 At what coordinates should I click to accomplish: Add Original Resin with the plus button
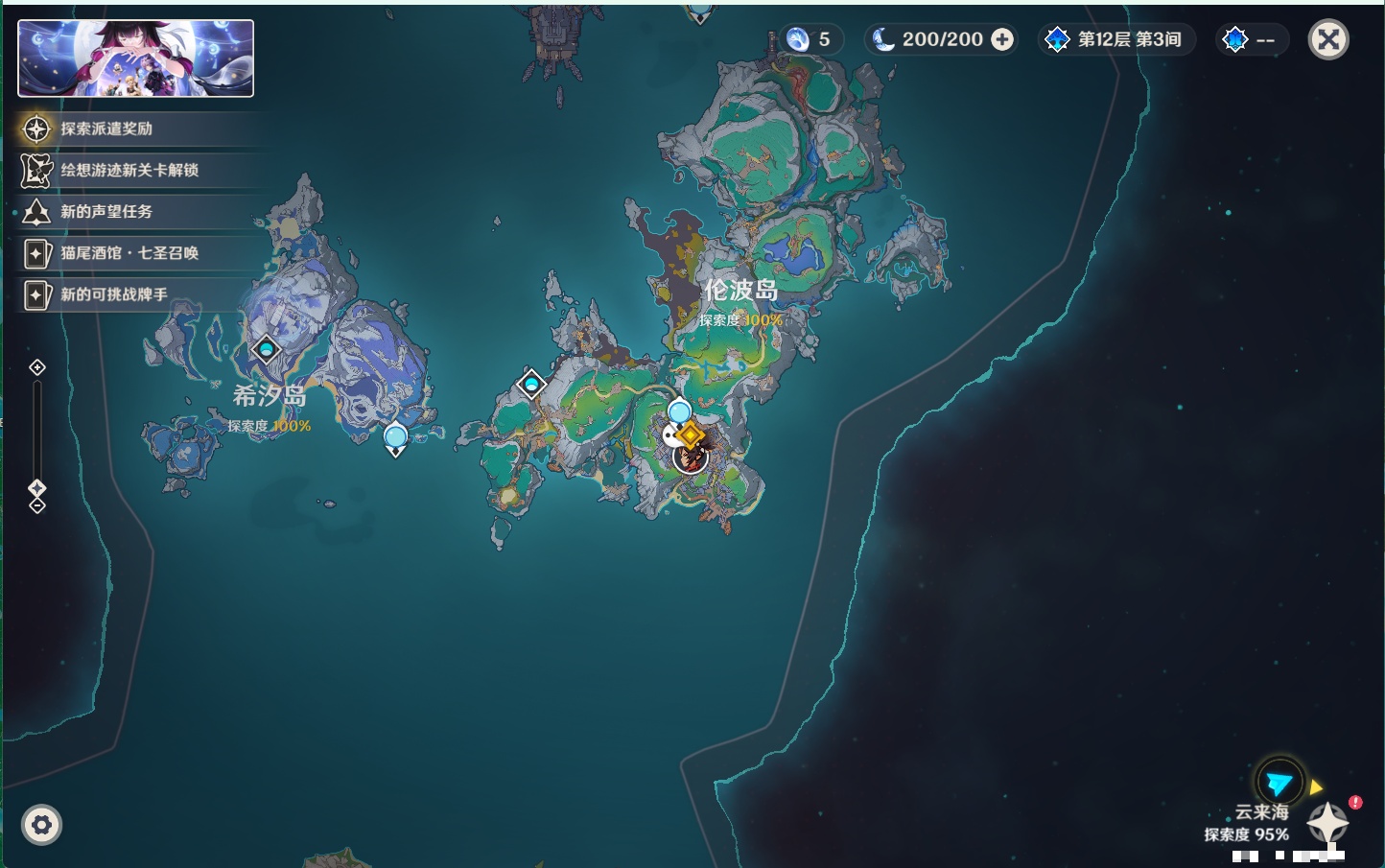pos(1002,39)
